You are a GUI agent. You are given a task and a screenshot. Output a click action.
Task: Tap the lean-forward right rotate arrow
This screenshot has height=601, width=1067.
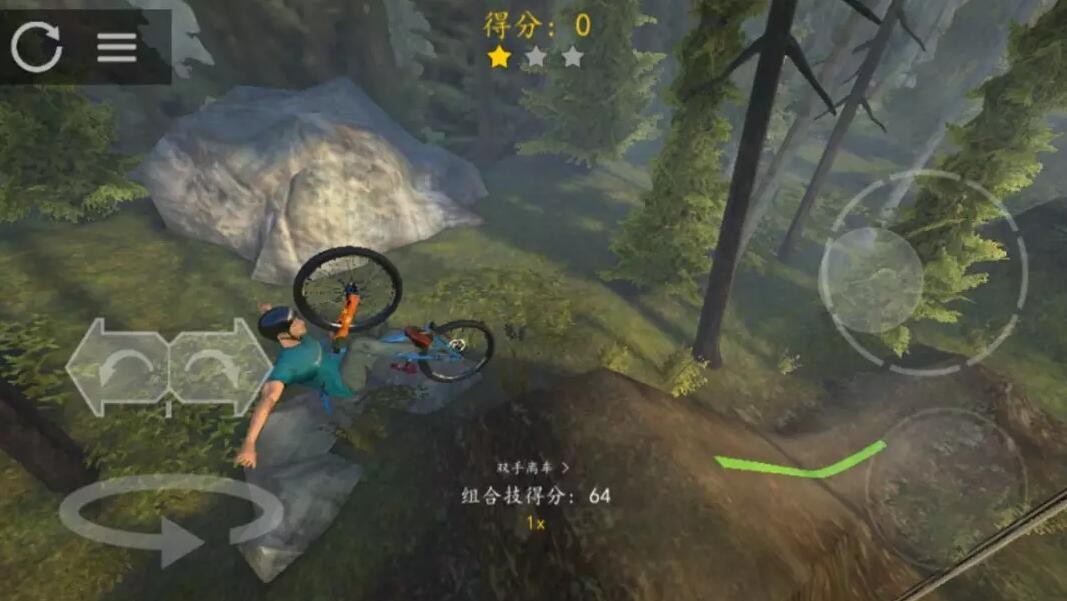pyautogui.click(x=221, y=367)
